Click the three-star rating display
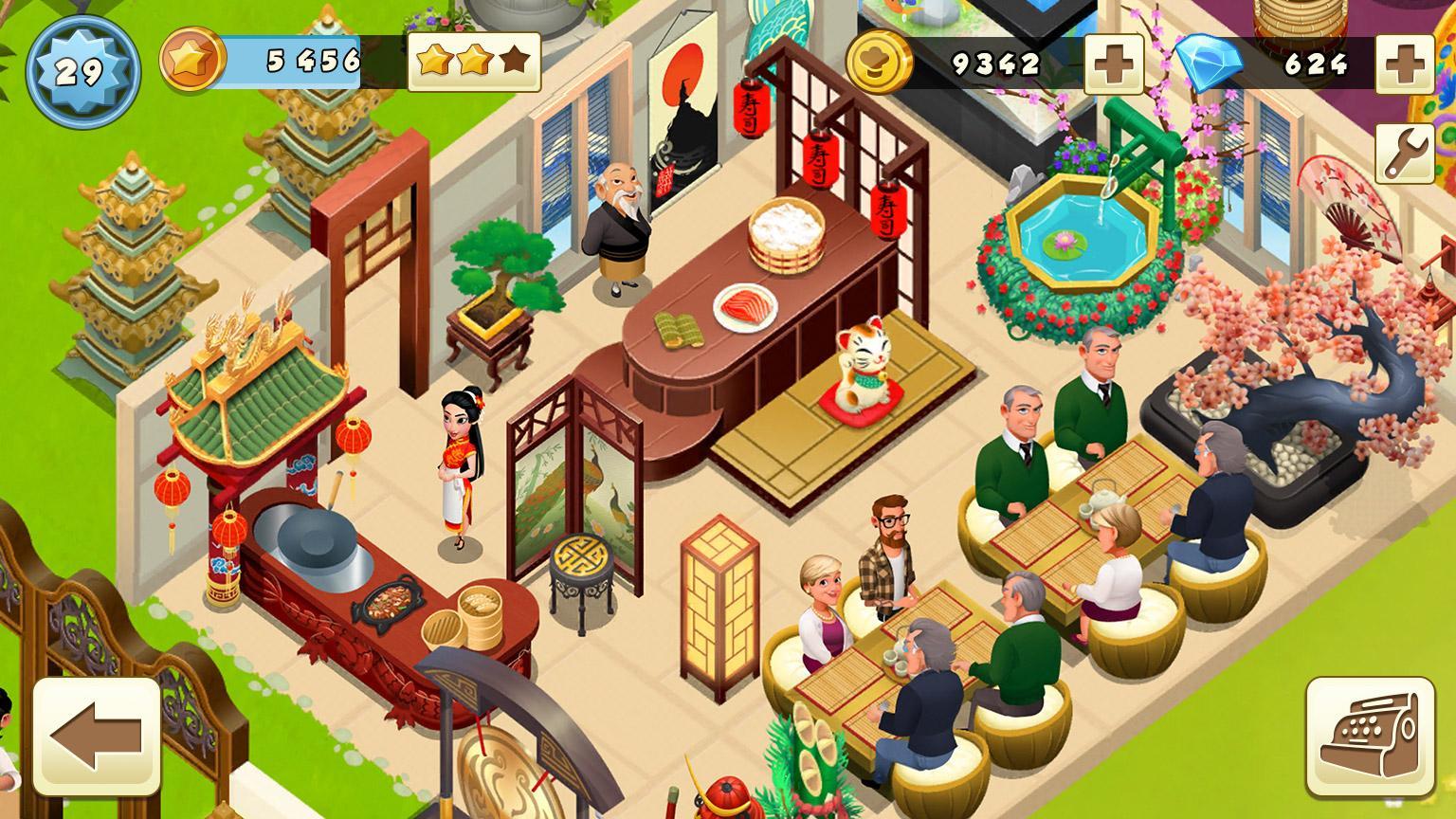Screen dimensions: 1456x819 (x=472, y=62)
